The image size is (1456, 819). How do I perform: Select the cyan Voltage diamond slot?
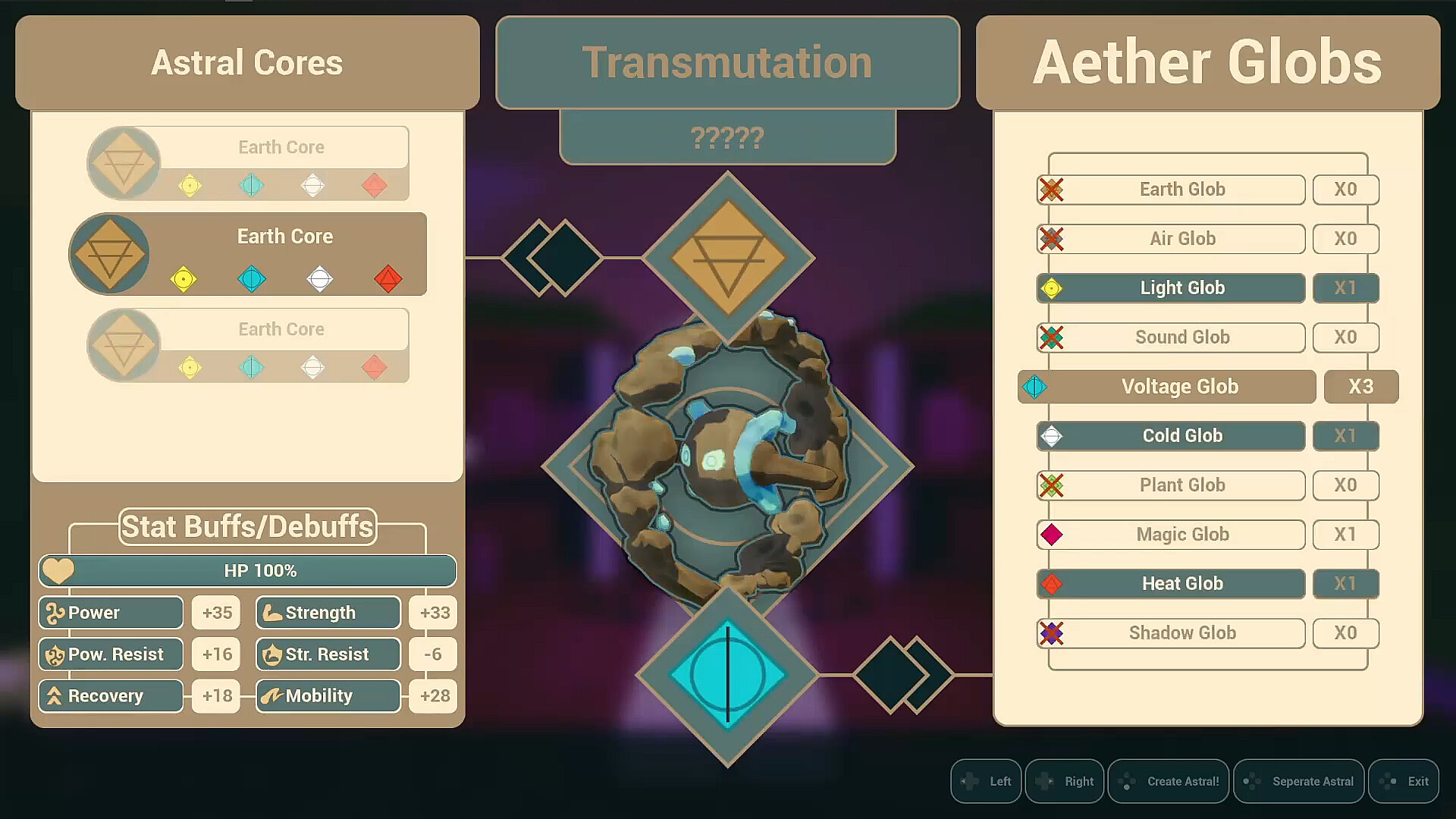tap(727, 674)
